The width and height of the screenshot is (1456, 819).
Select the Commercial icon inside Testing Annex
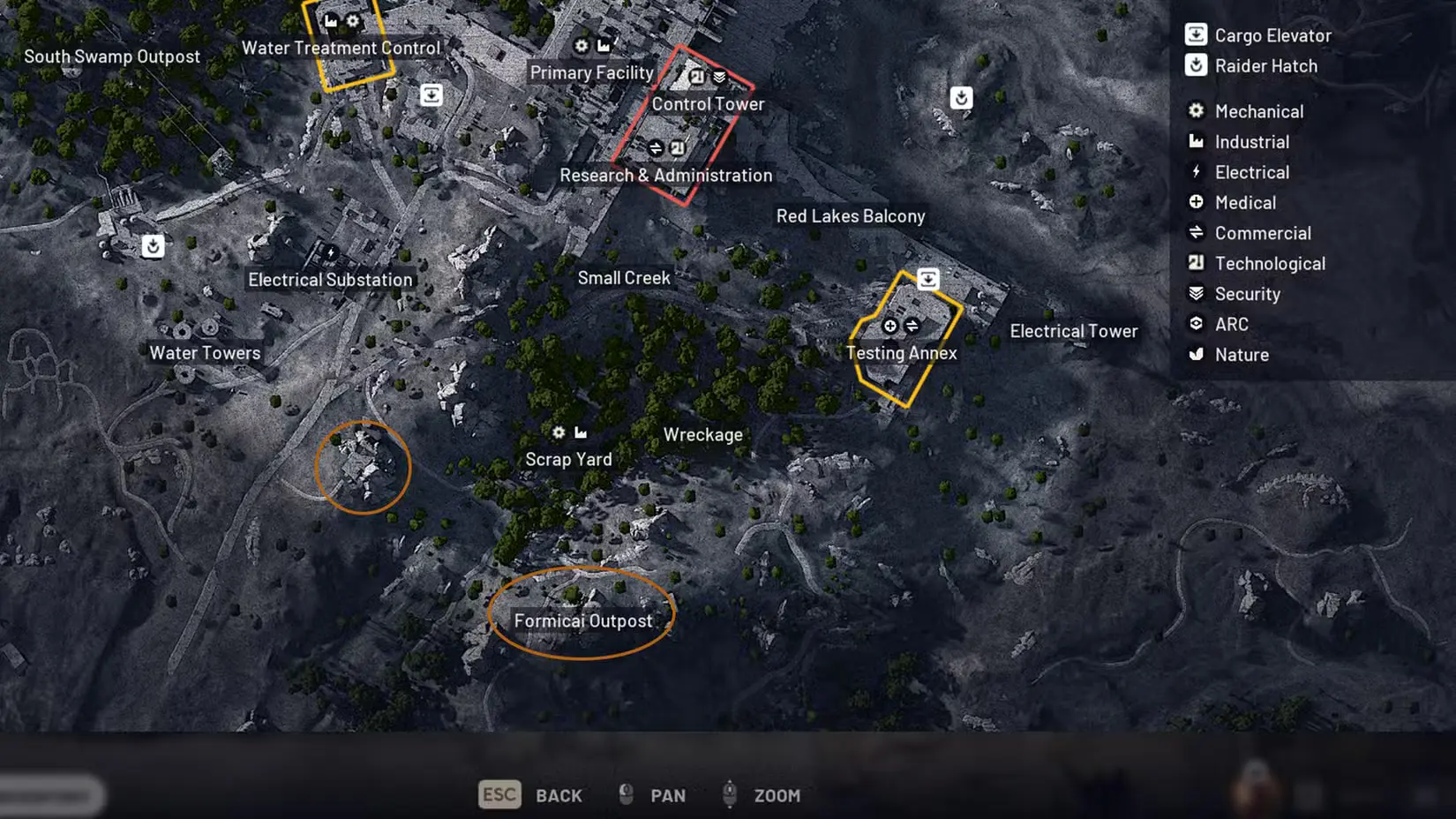click(x=911, y=326)
